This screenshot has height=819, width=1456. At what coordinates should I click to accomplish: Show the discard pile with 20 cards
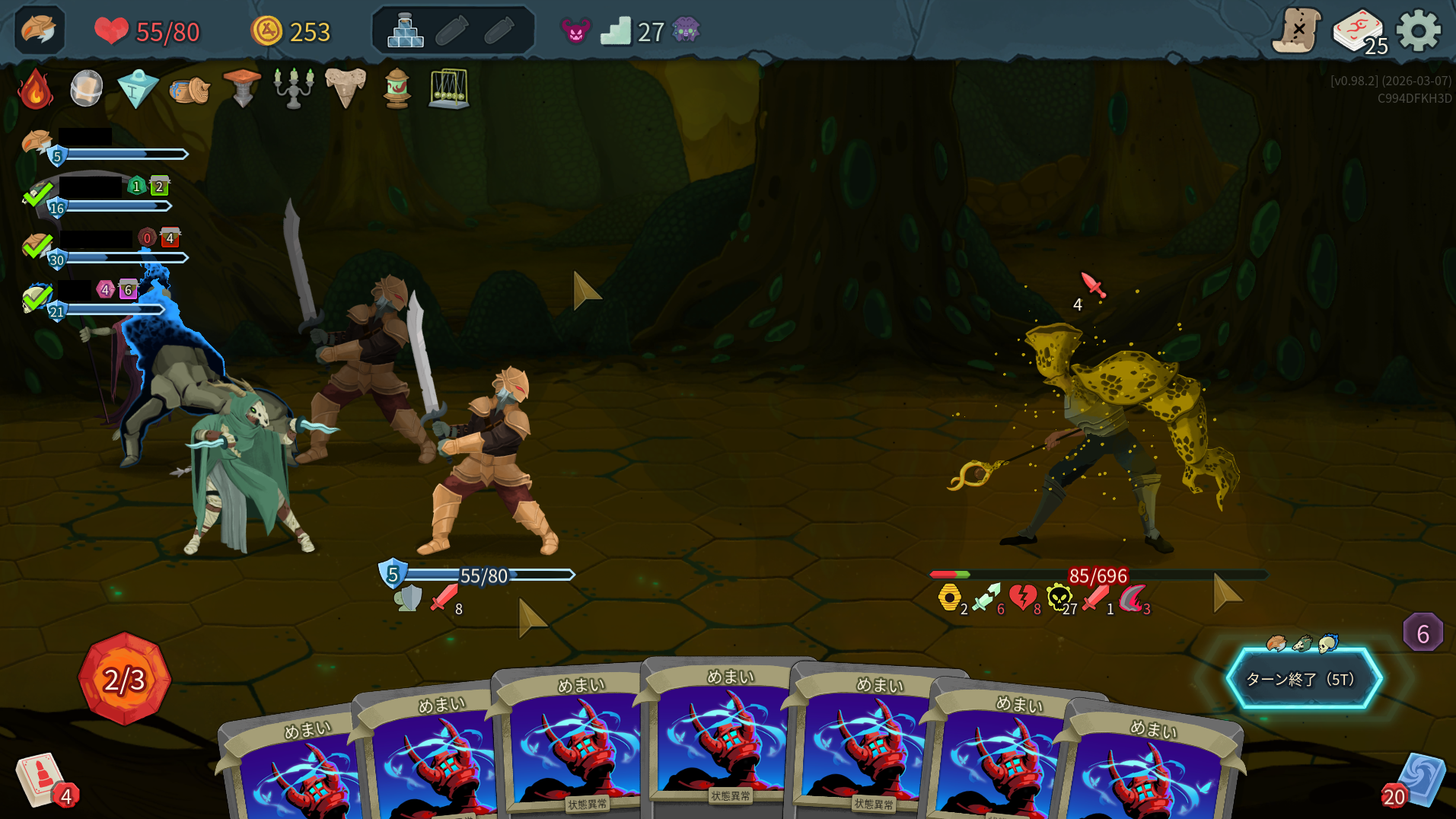click(x=1417, y=781)
